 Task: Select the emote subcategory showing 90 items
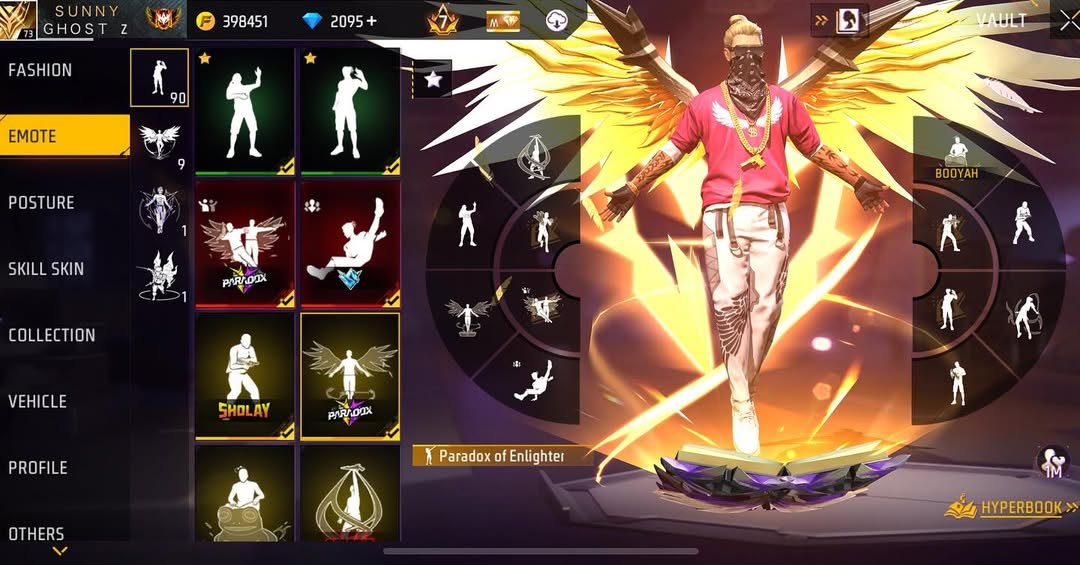coord(159,77)
